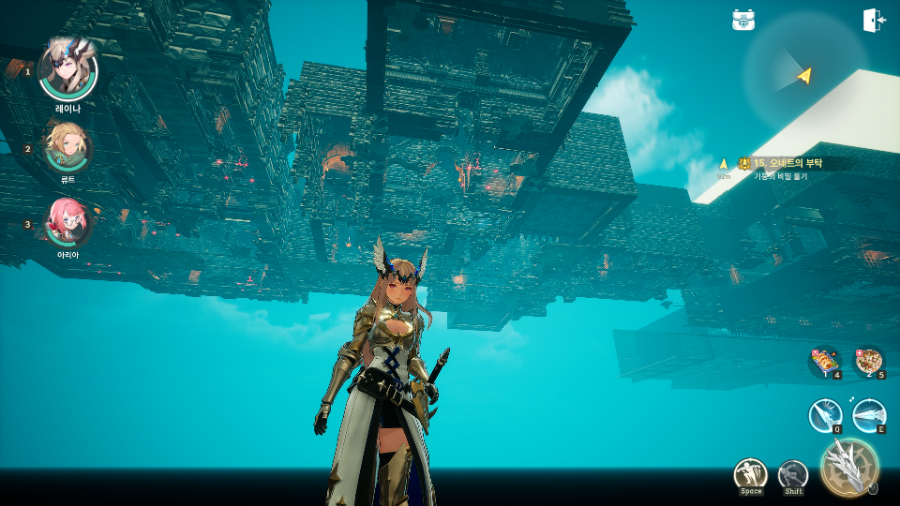Use the pizza food item in slot 2

[868, 361]
